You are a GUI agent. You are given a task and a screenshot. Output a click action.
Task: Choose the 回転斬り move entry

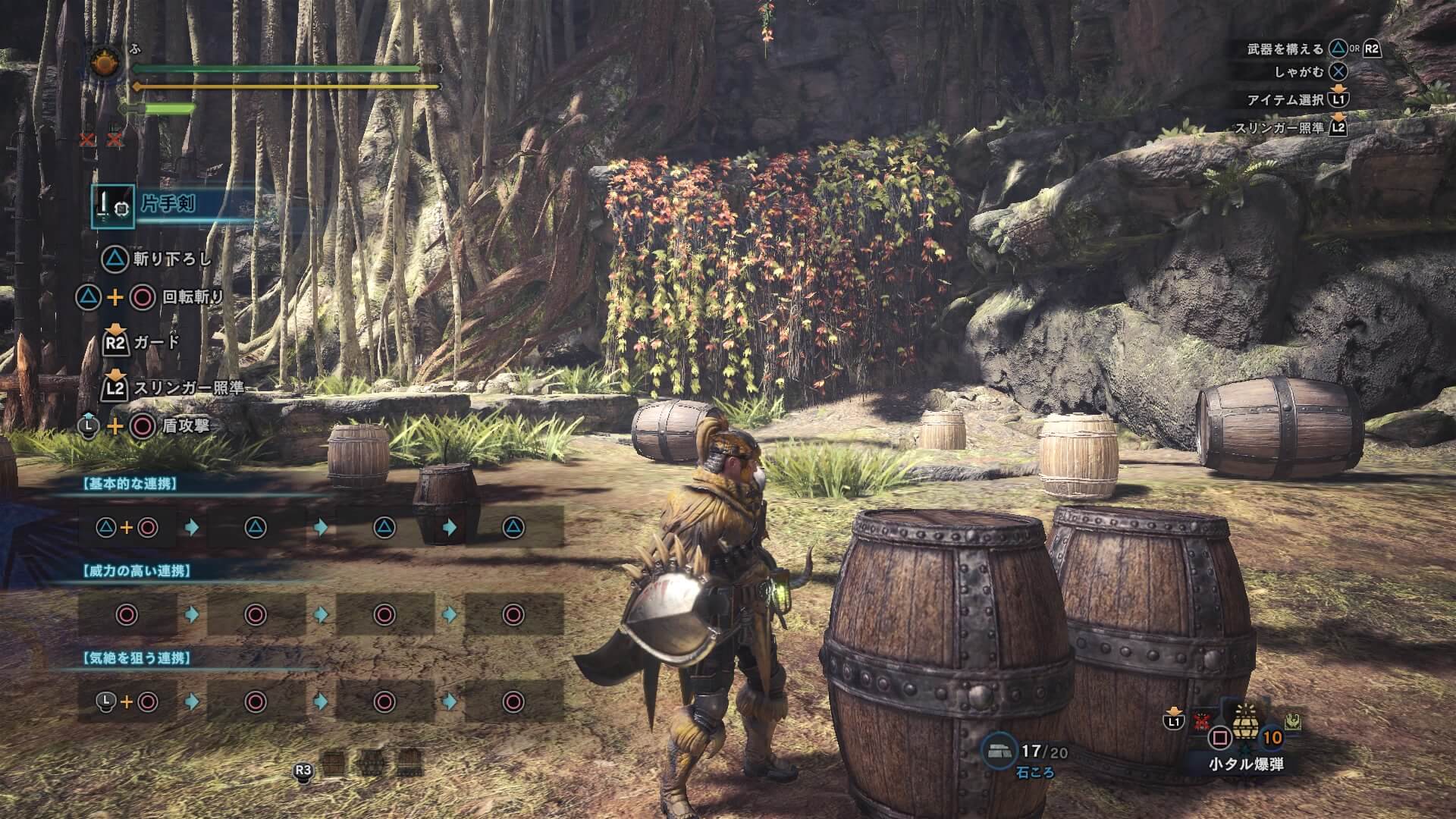click(x=193, y=297)
